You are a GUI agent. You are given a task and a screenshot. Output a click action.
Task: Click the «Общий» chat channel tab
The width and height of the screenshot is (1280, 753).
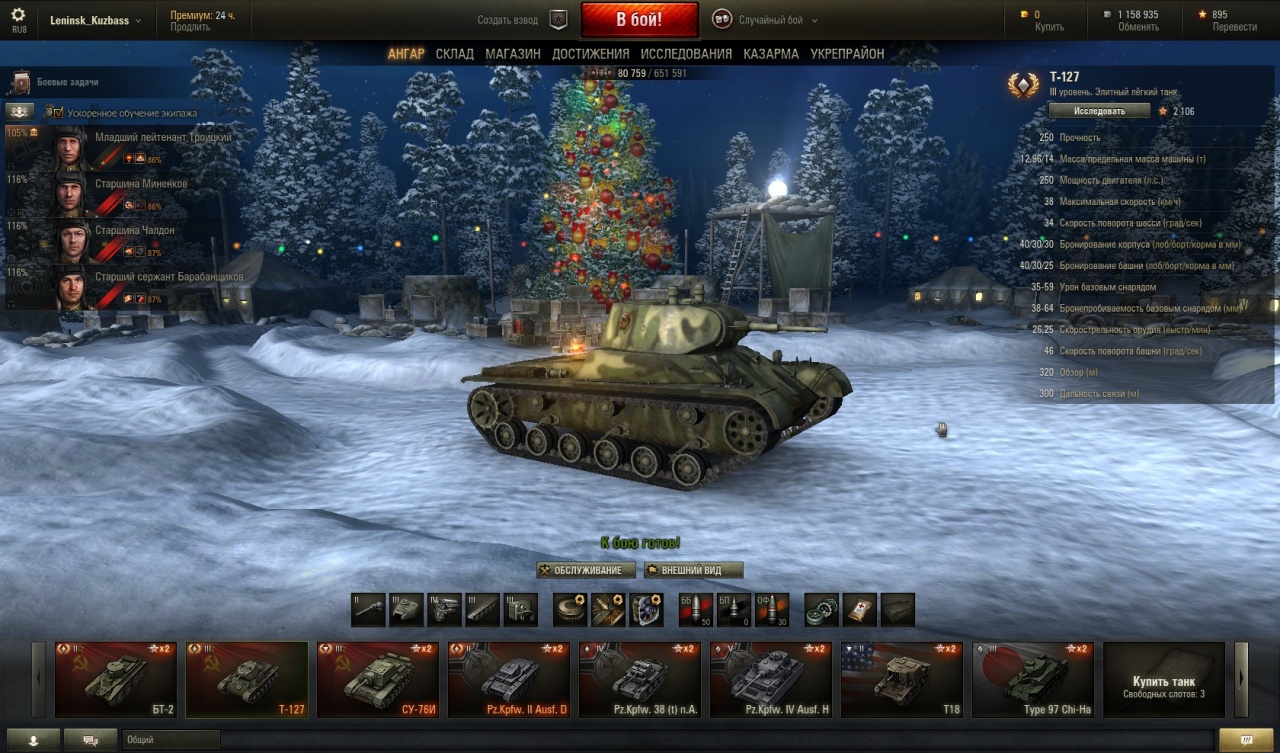pyautogui.click(x=170, y=740)
